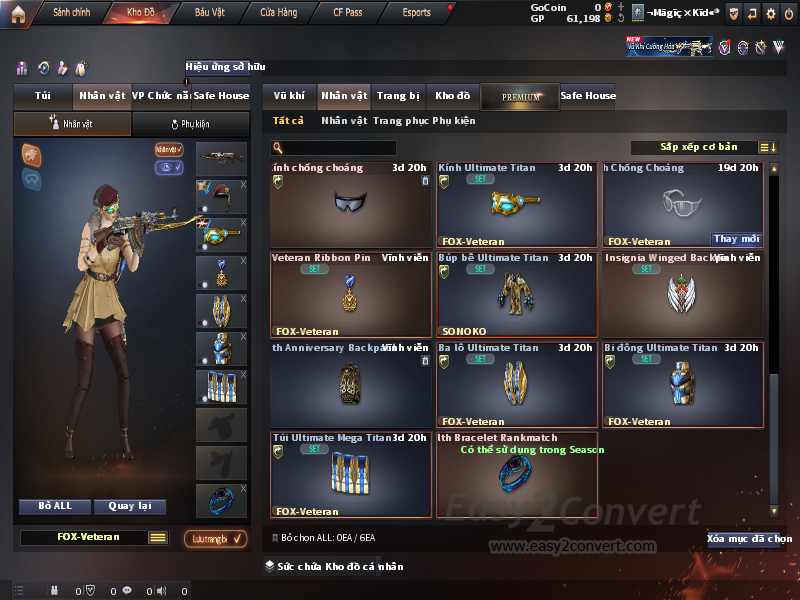Filter items by Phụ kiện
This screenshot has width=800, height=600.
(453, 121)
